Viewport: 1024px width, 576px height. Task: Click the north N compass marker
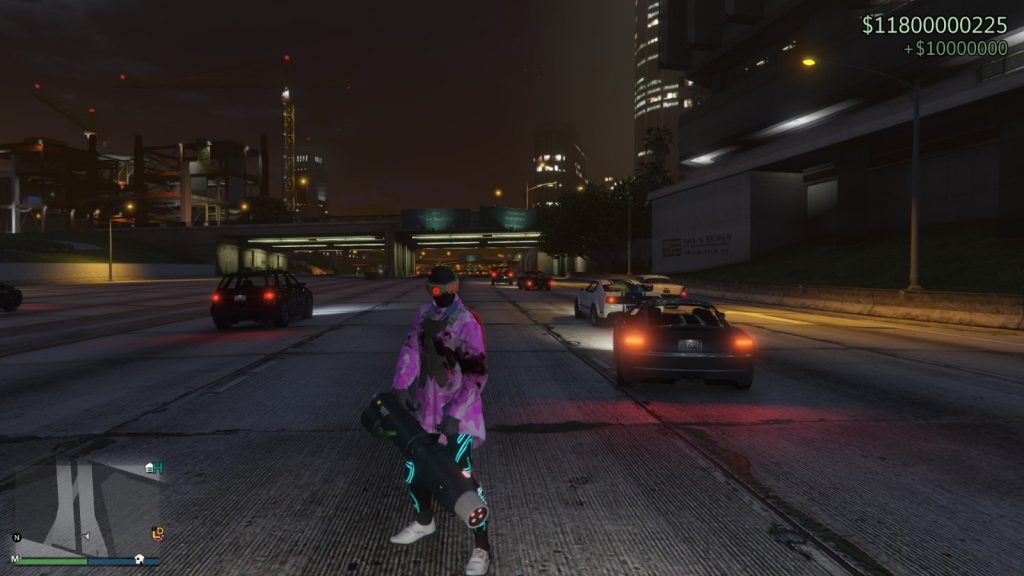16,537
